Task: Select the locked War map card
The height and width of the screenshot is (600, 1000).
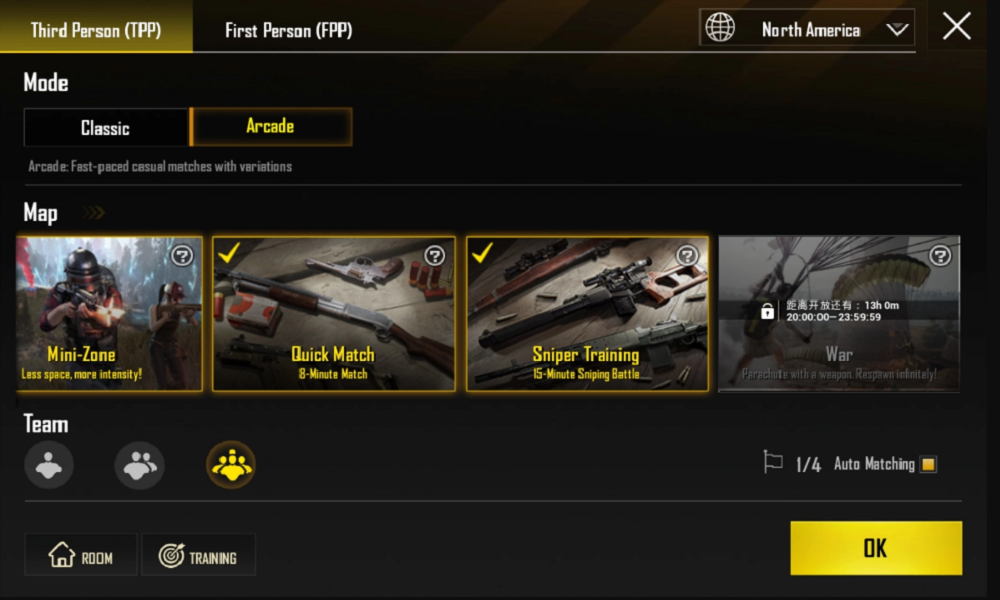Action: 838,314
